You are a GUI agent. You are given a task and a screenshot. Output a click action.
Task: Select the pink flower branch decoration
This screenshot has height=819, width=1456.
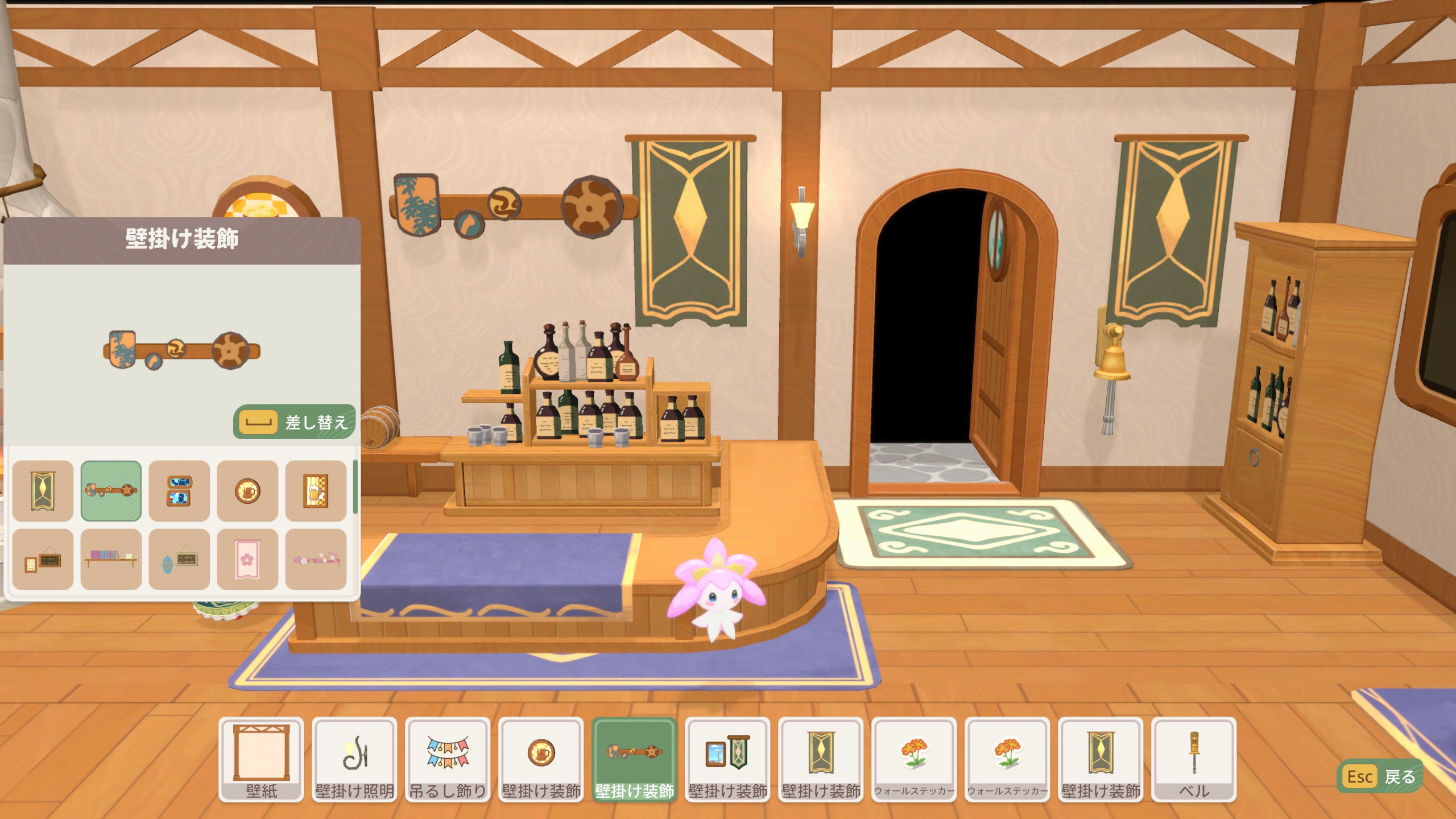click(316, 559)
